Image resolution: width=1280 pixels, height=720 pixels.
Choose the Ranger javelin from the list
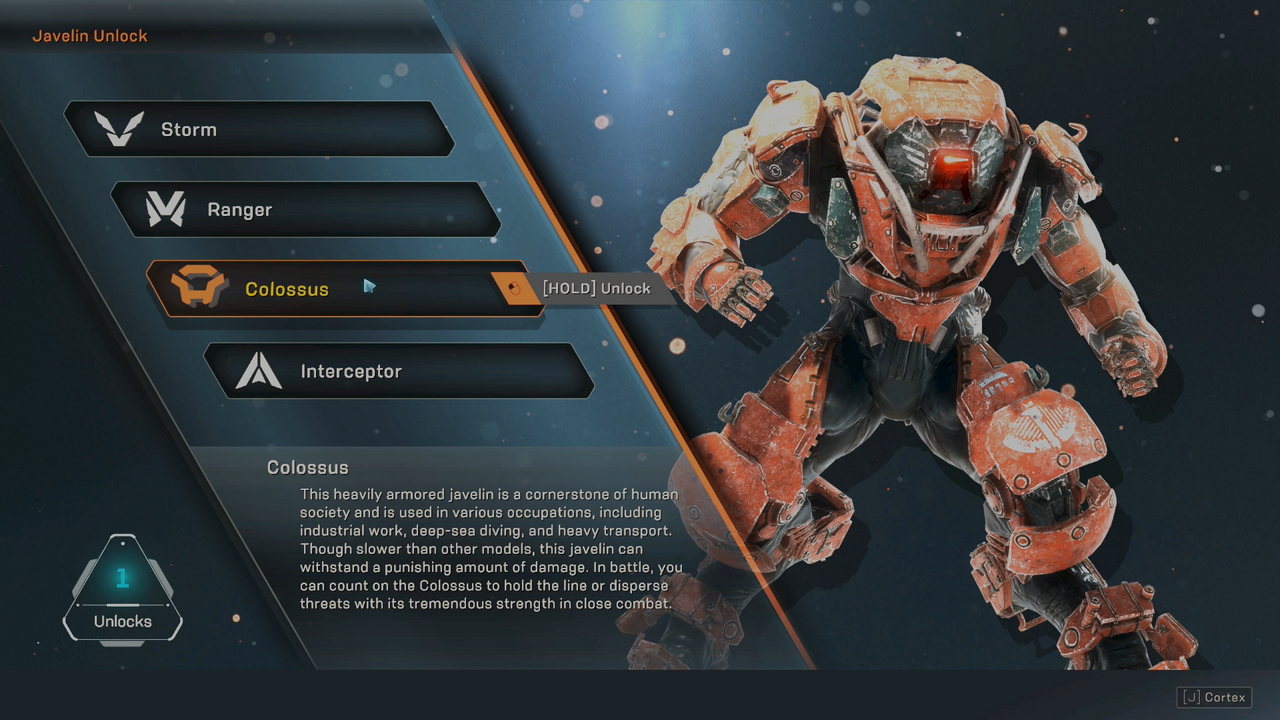(x=310, y=209)
